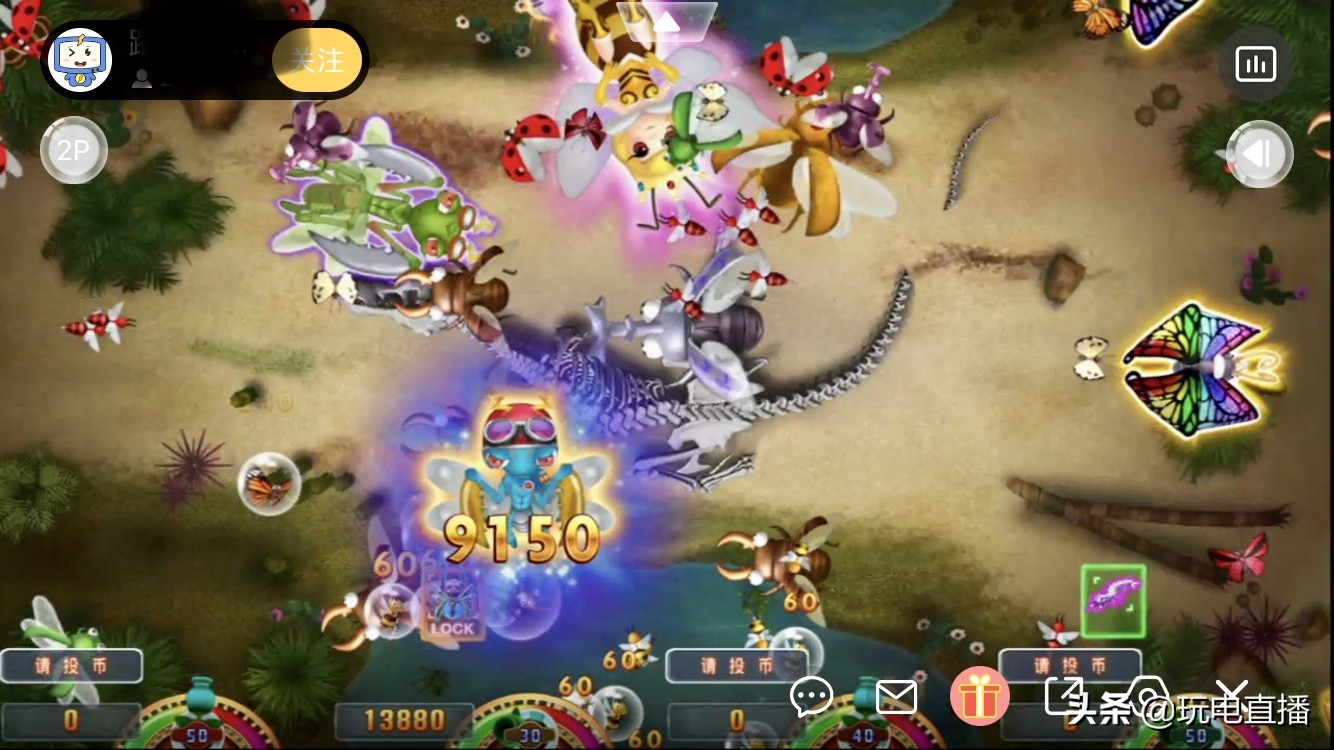The image size is (1334, 750).
Task: Collapse the overlay using the circular arrow
Action: [1259, 154]
